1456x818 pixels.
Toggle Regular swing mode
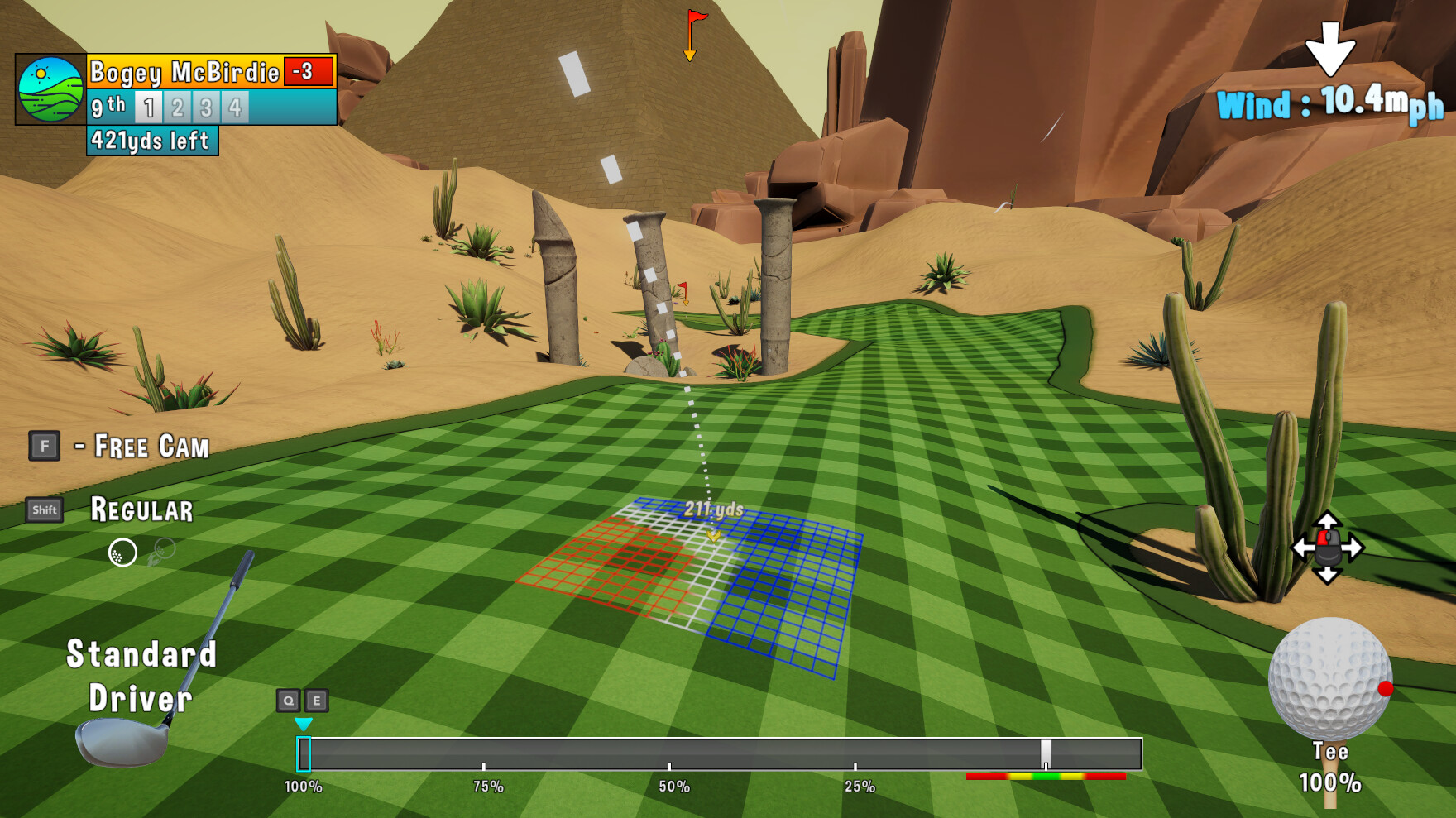click(142, 510)
